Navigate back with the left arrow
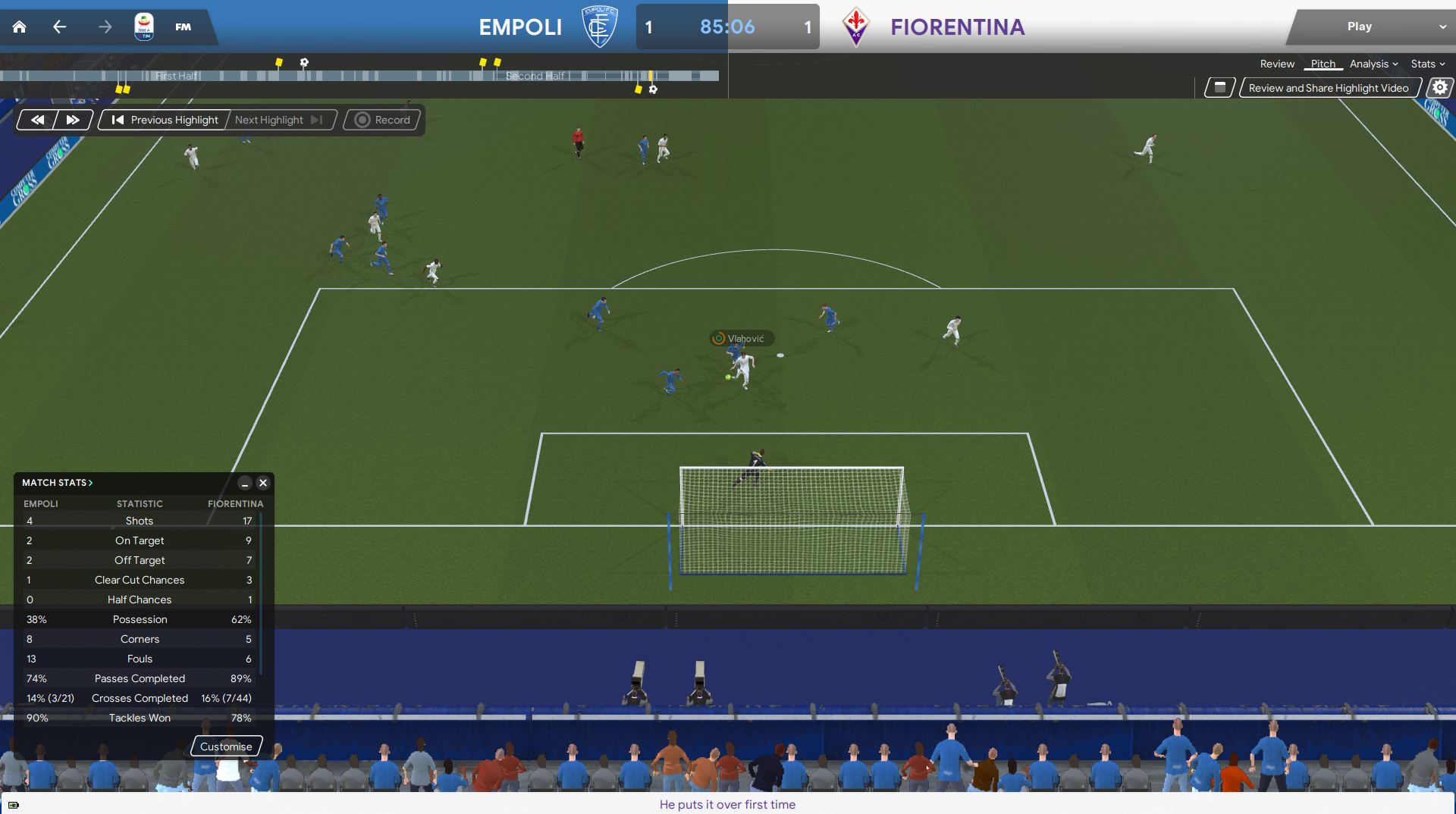 [59, 27]
